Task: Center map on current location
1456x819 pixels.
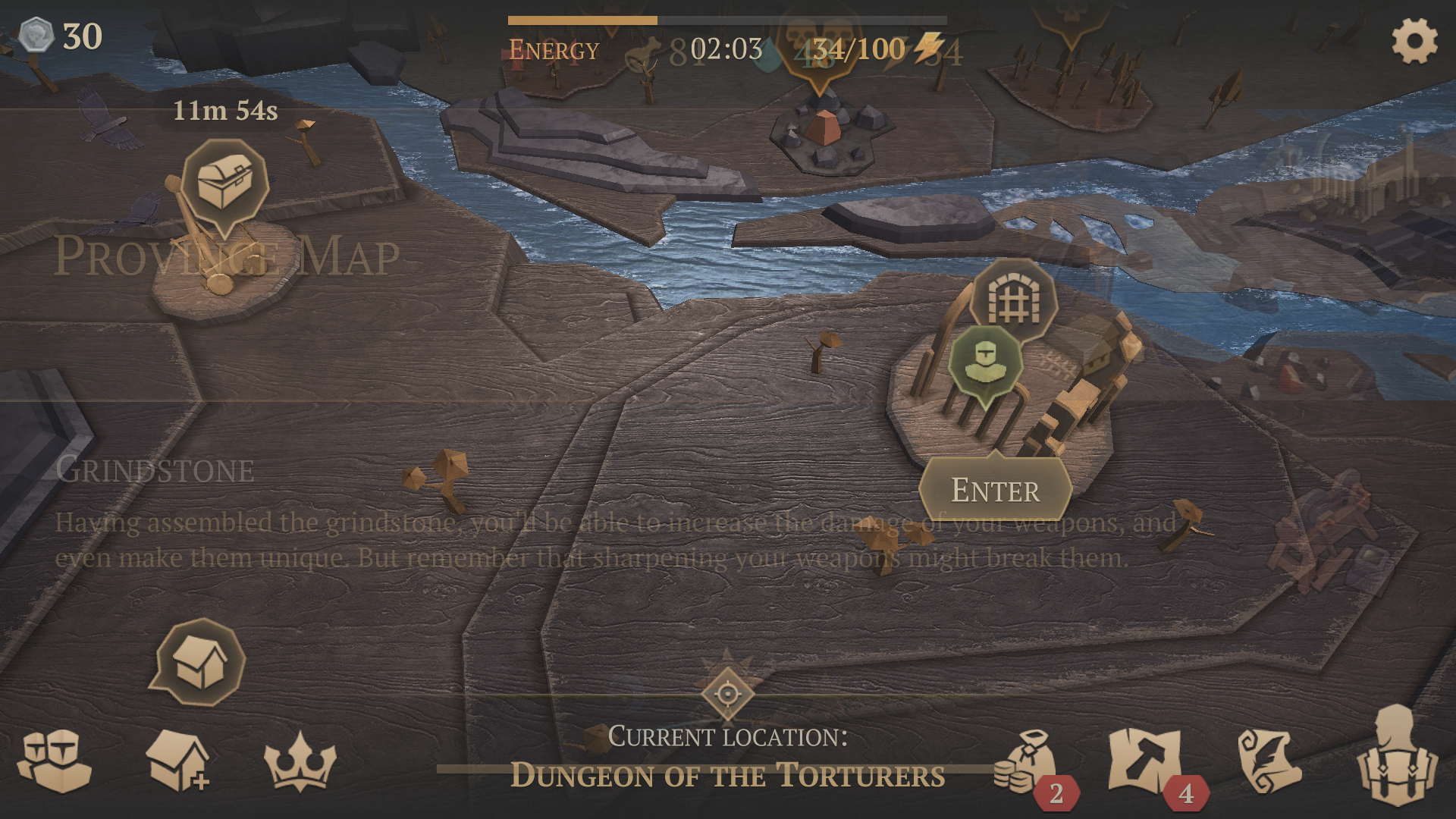Action: [x=727, y=692]
